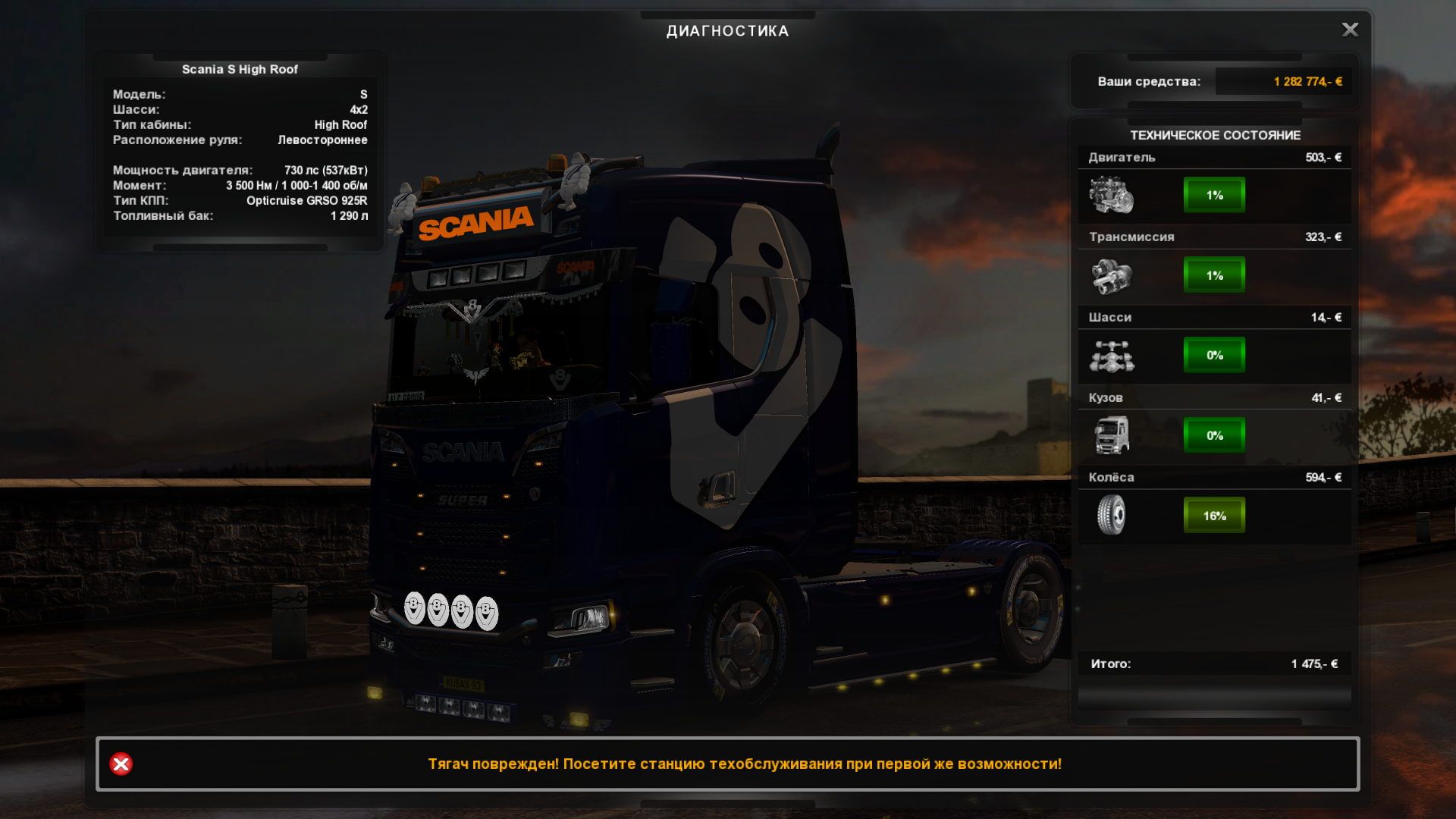This screenshot has height=819, width=1456.
Task: Select the cabin body icon under Кузов
Action: pyautogui.click(x=1111, y=435)
